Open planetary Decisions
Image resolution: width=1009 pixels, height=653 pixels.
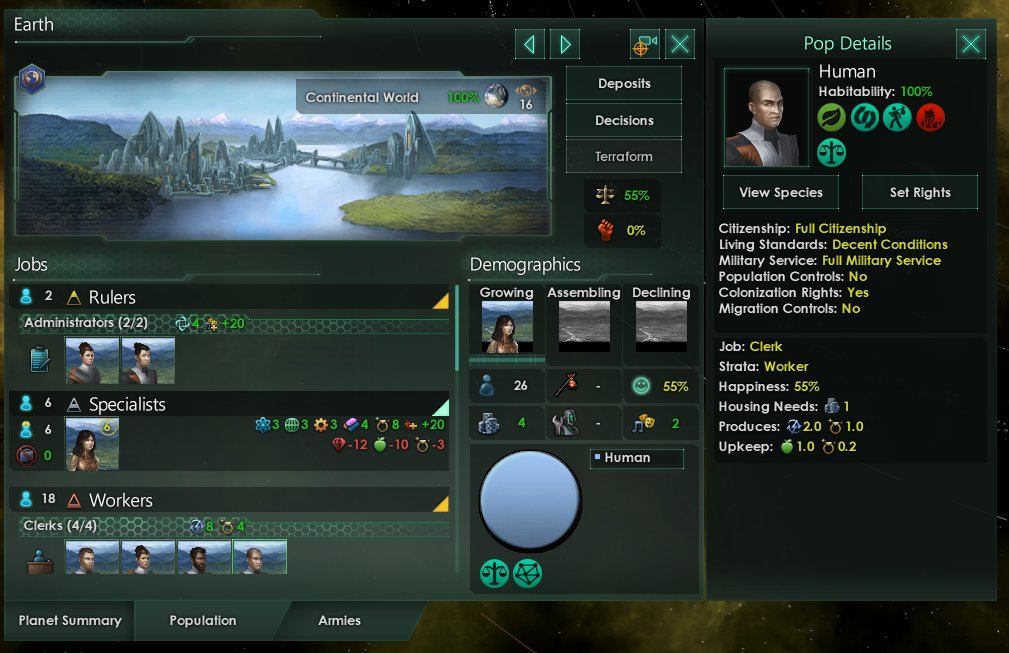[624, 120]
